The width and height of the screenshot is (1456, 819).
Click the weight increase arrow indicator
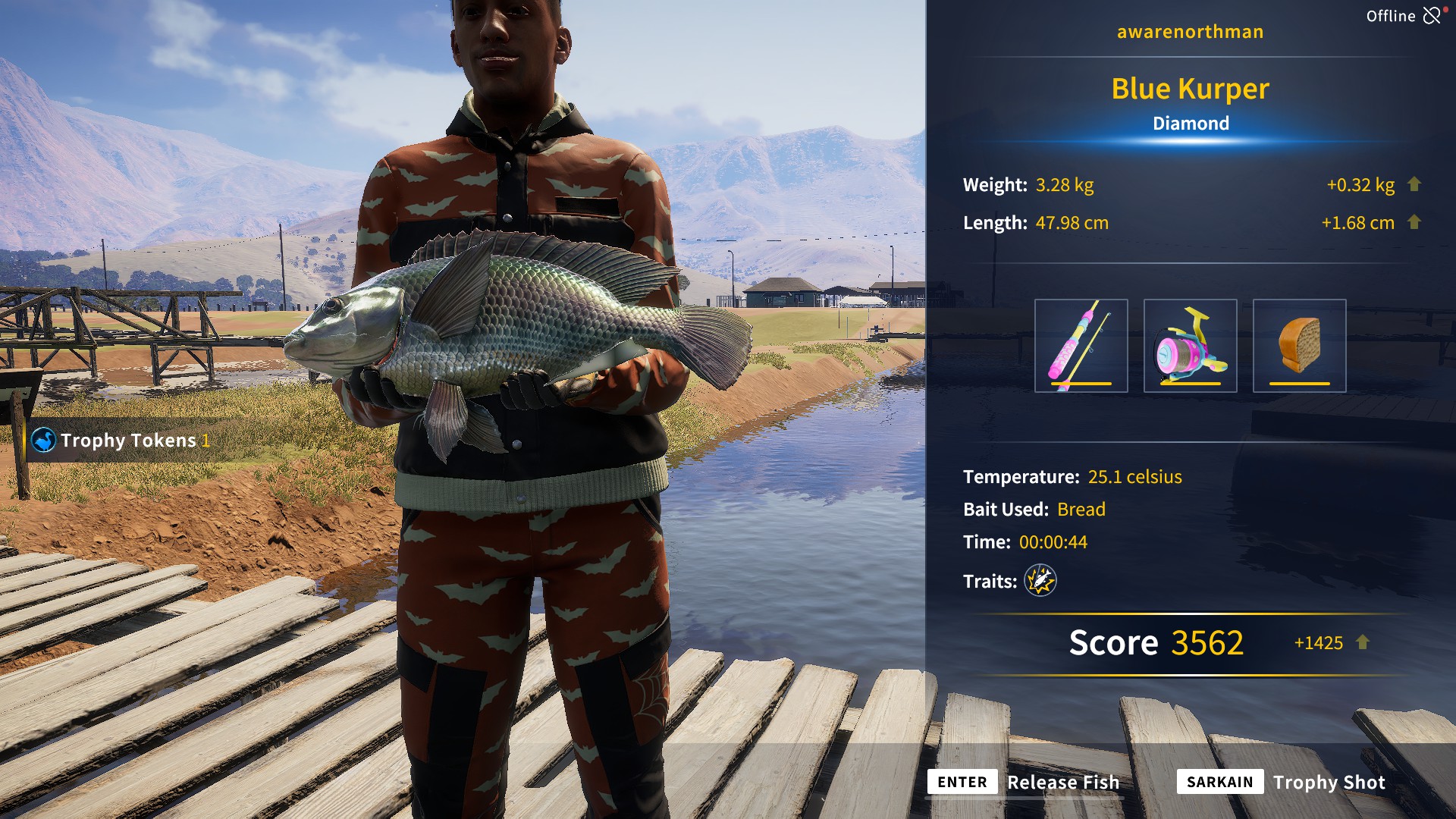[1415, 184]
